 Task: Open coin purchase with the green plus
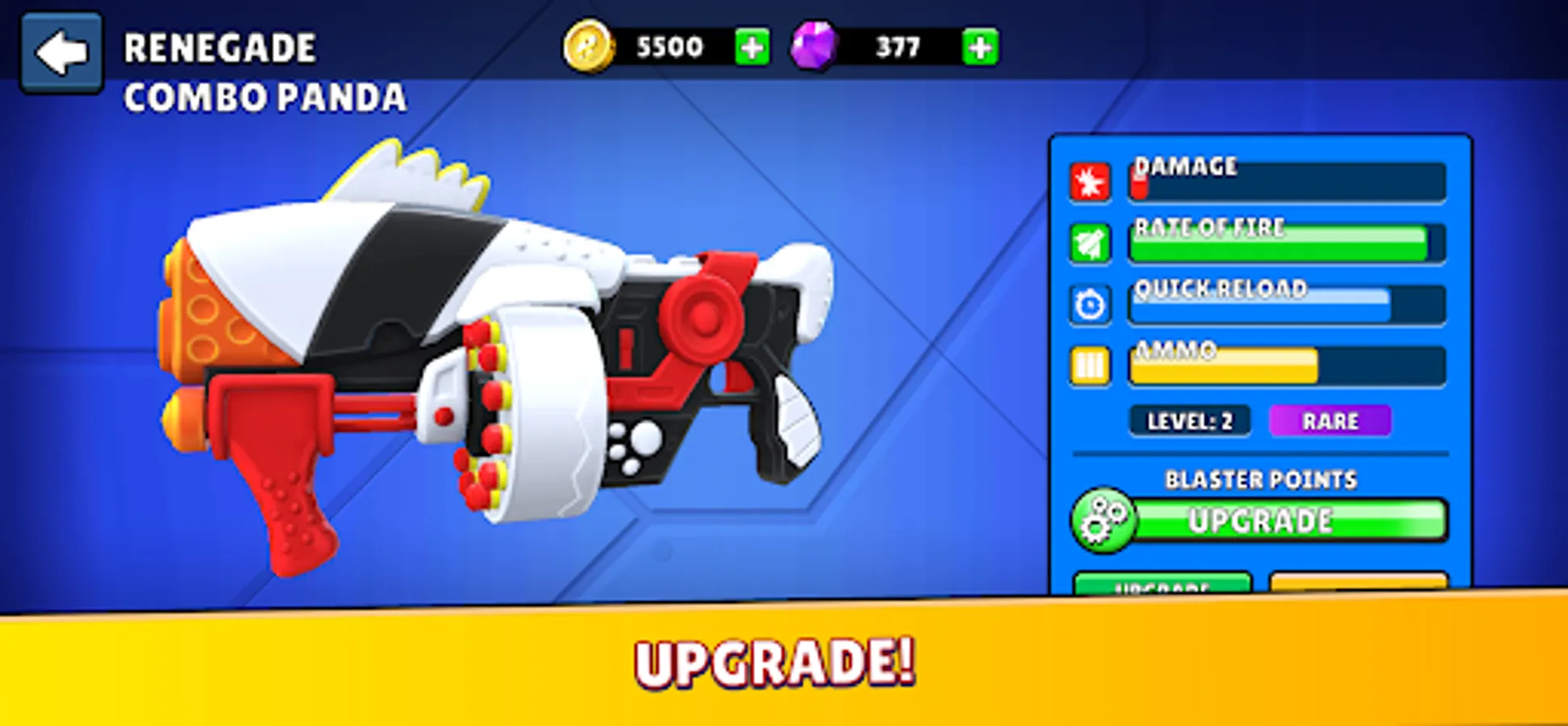pyautogui.click(x=751, y=46)
